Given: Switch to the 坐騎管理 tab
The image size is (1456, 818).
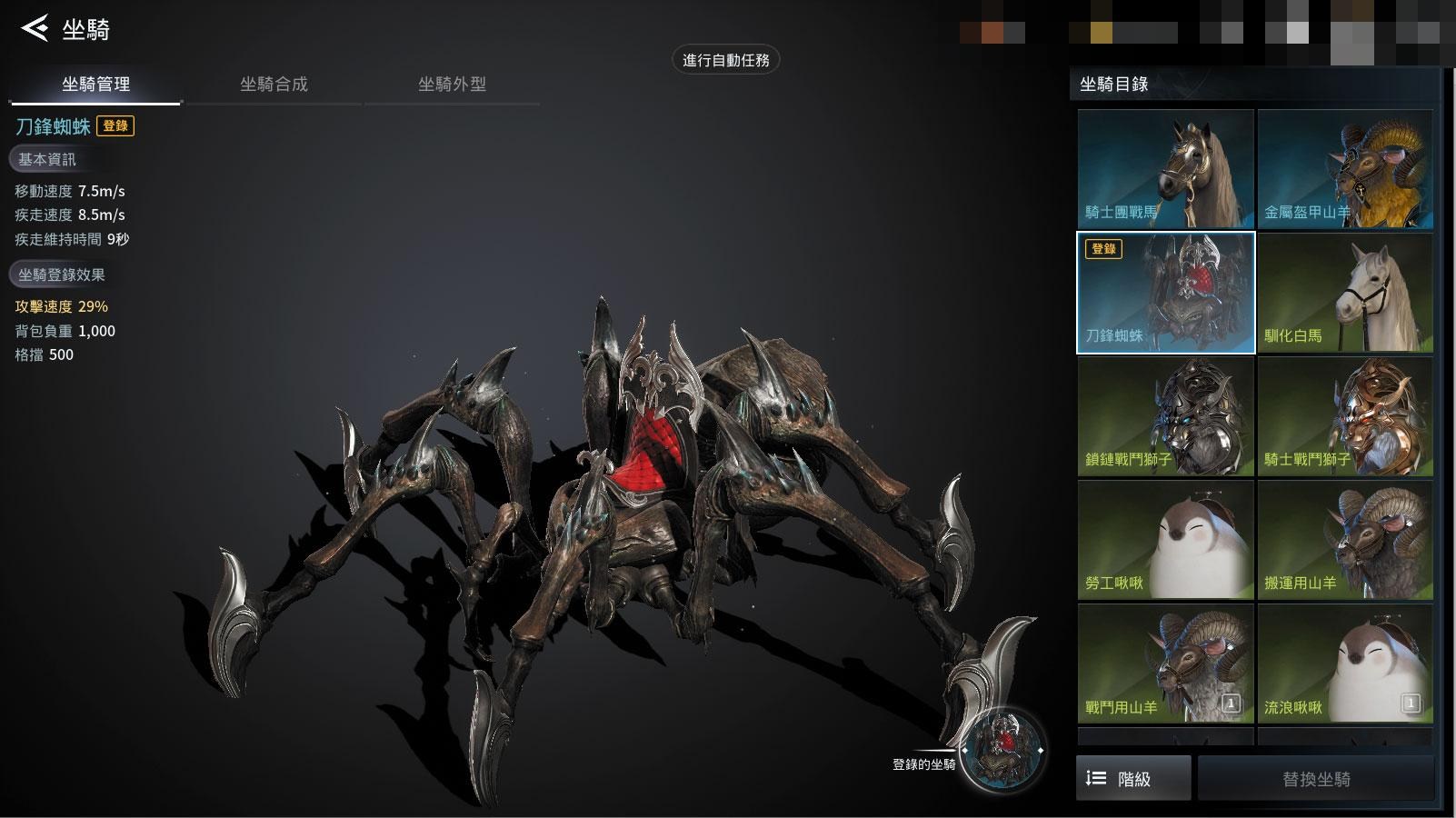Looking at the screenshot, I should [x=95, y=85].
